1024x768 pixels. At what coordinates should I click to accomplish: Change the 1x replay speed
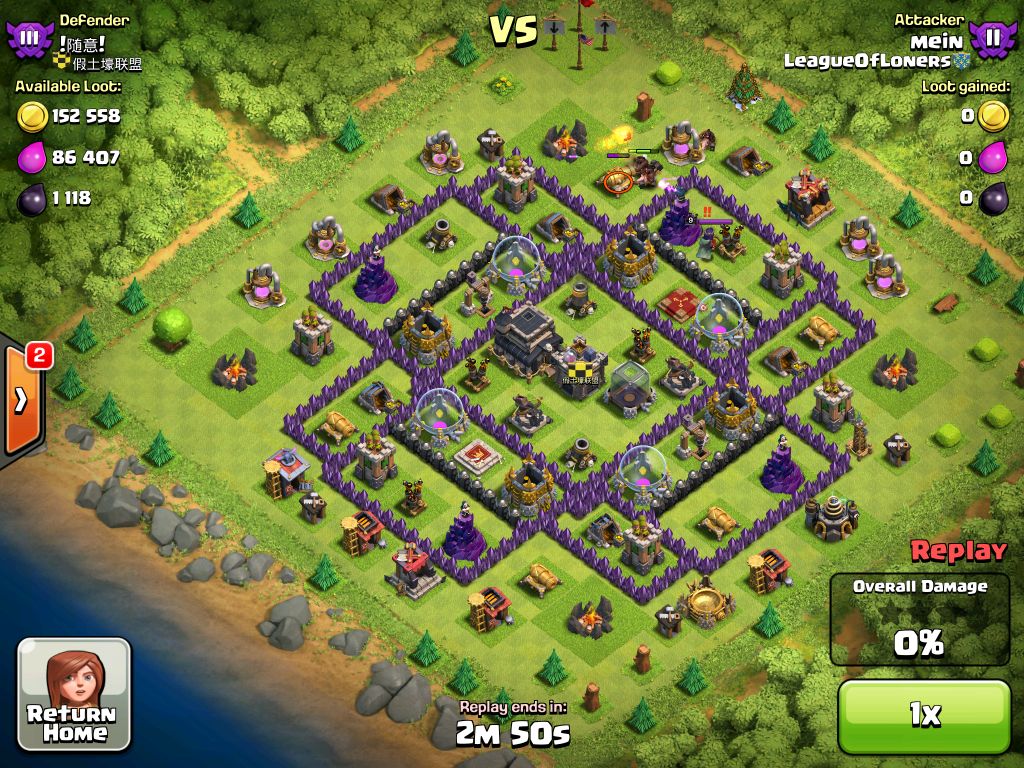924,714
